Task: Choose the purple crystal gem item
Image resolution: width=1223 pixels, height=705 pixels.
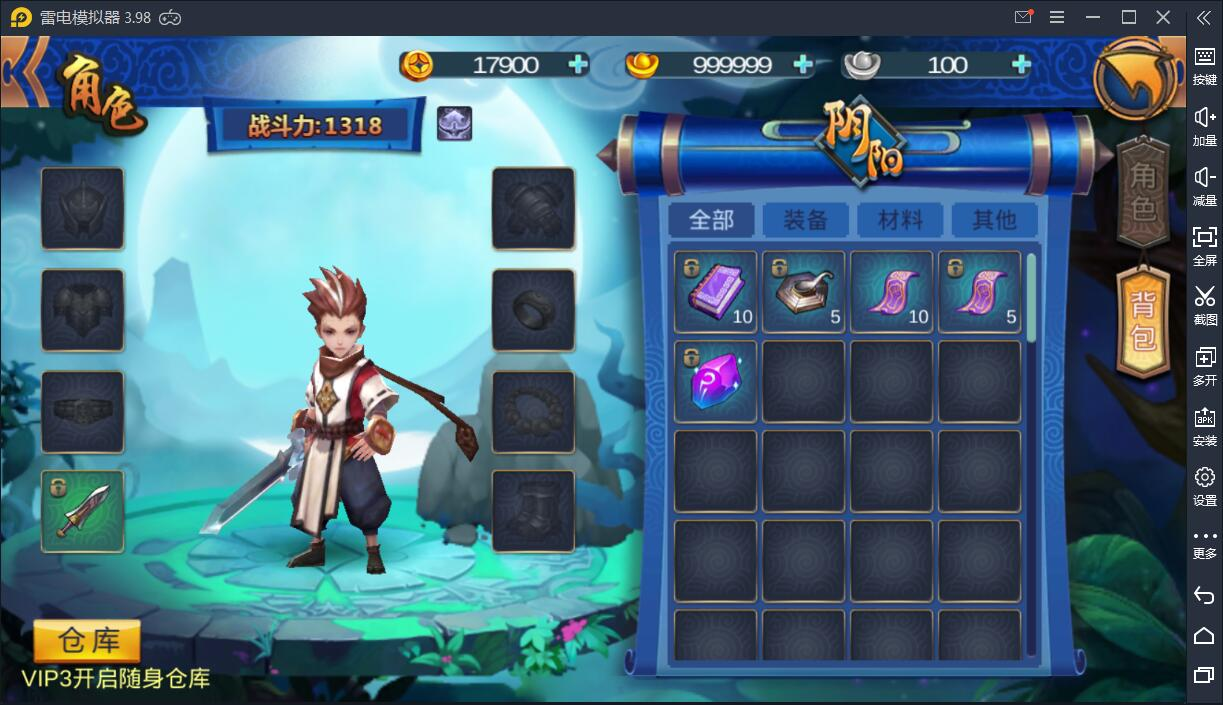Action: tap(715, 381)
